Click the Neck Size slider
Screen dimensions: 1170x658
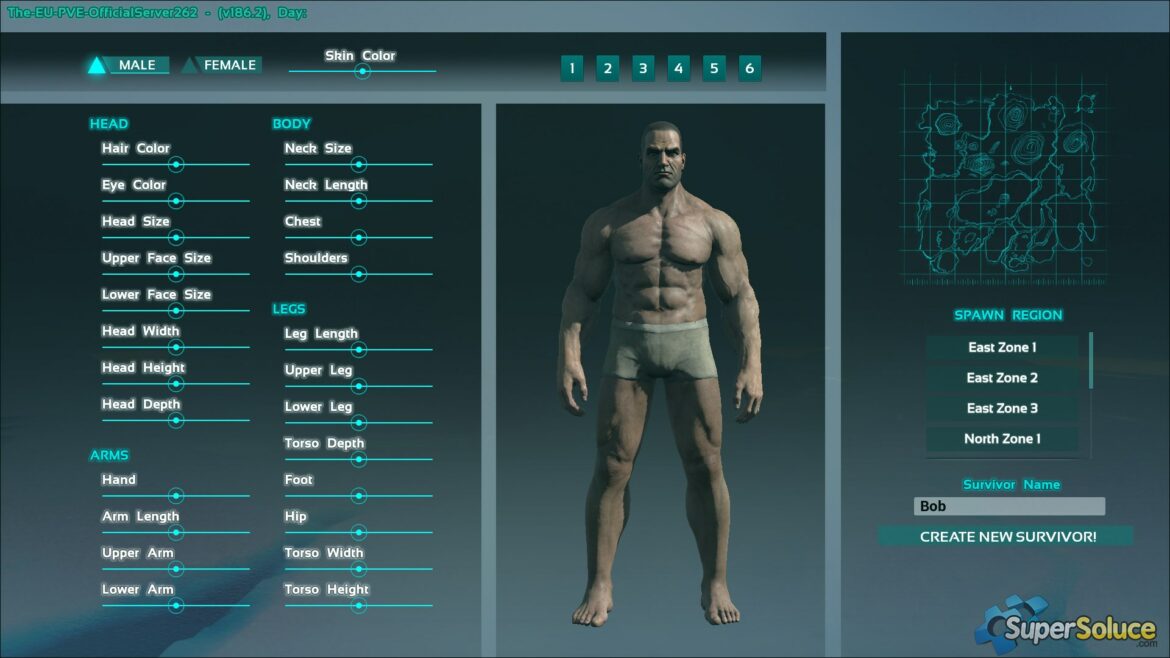point(359,164)
